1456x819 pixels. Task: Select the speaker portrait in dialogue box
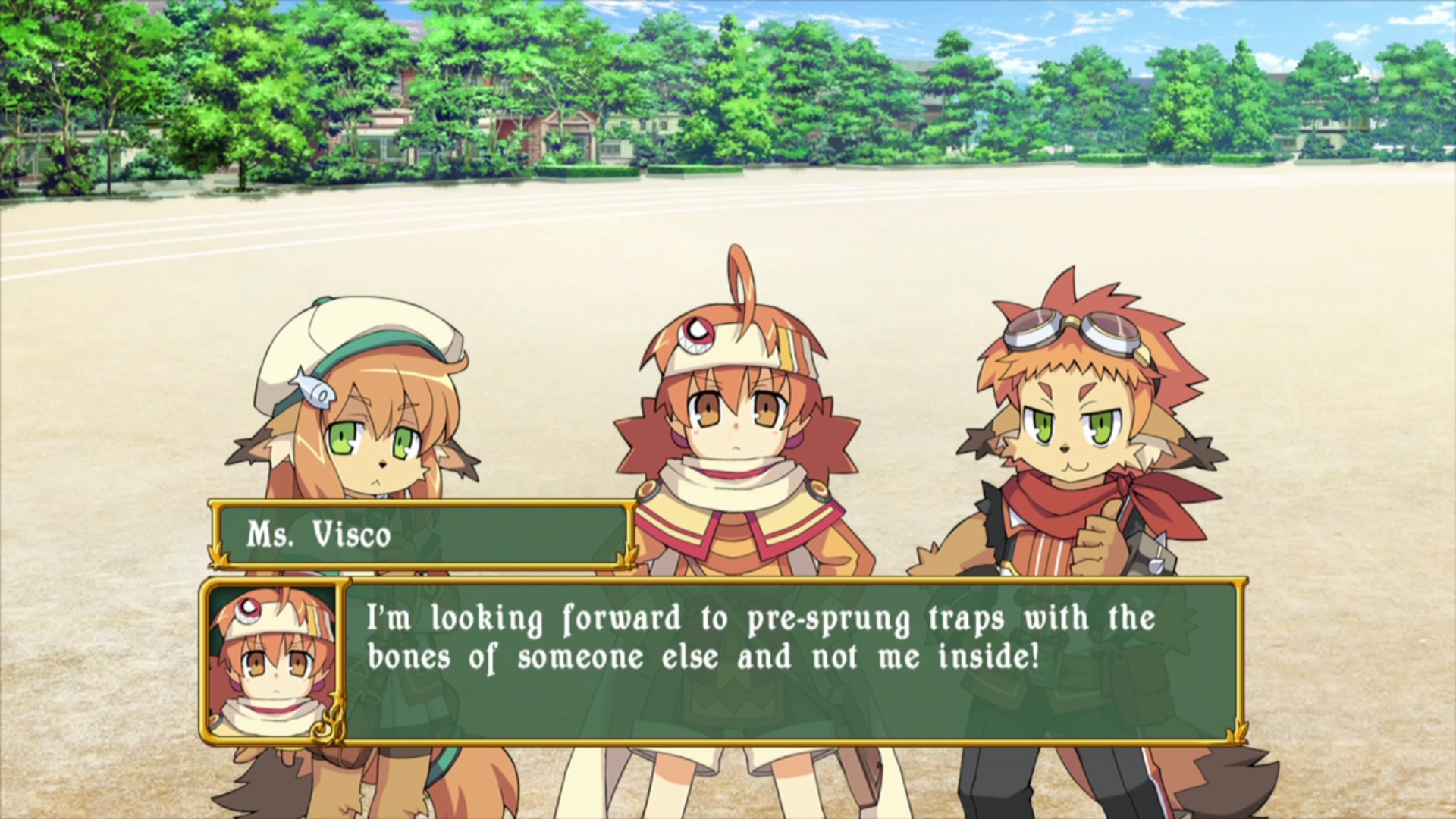[273, 661]
